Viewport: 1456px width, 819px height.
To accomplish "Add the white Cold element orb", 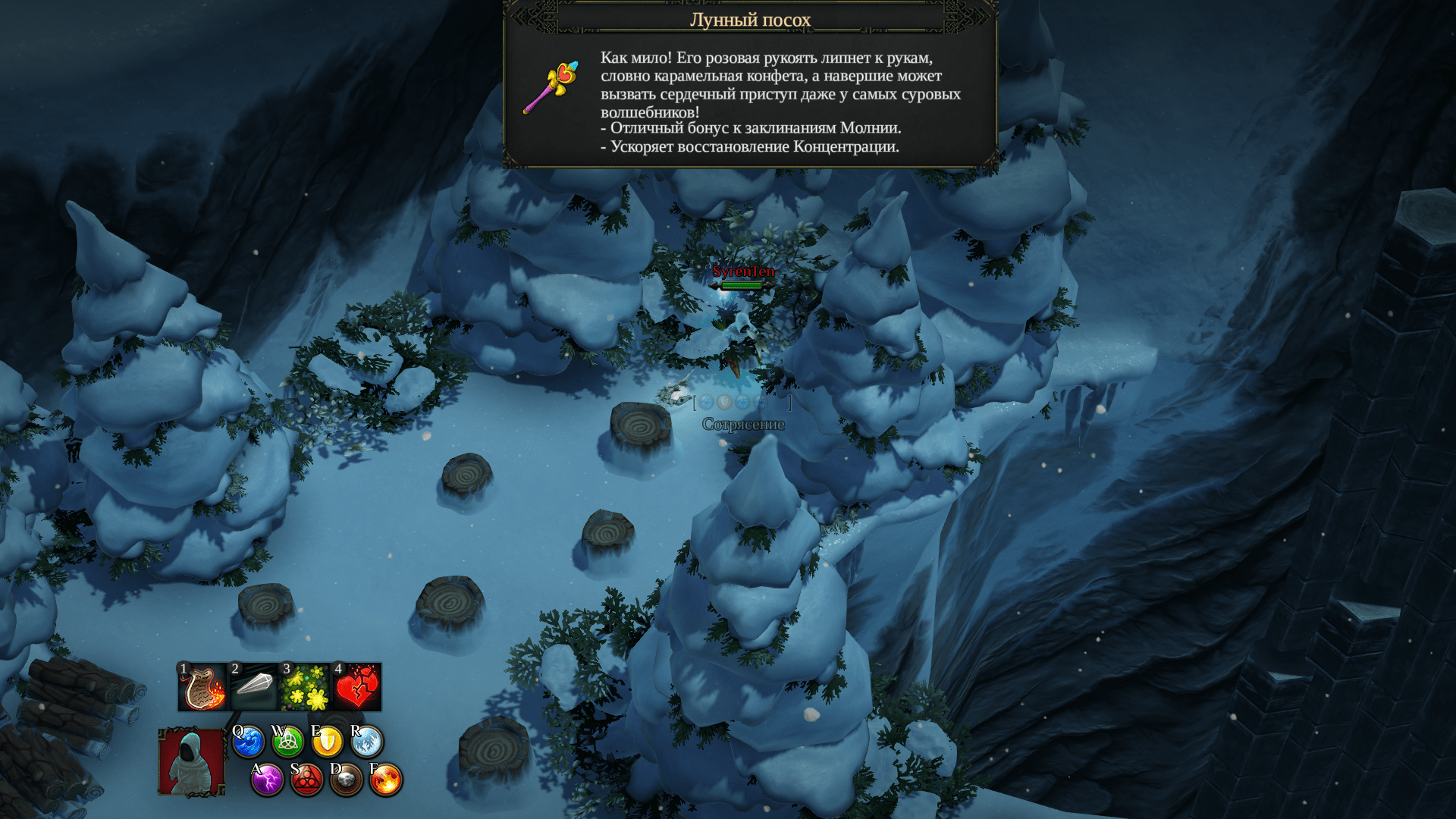I will click(366, 742).
